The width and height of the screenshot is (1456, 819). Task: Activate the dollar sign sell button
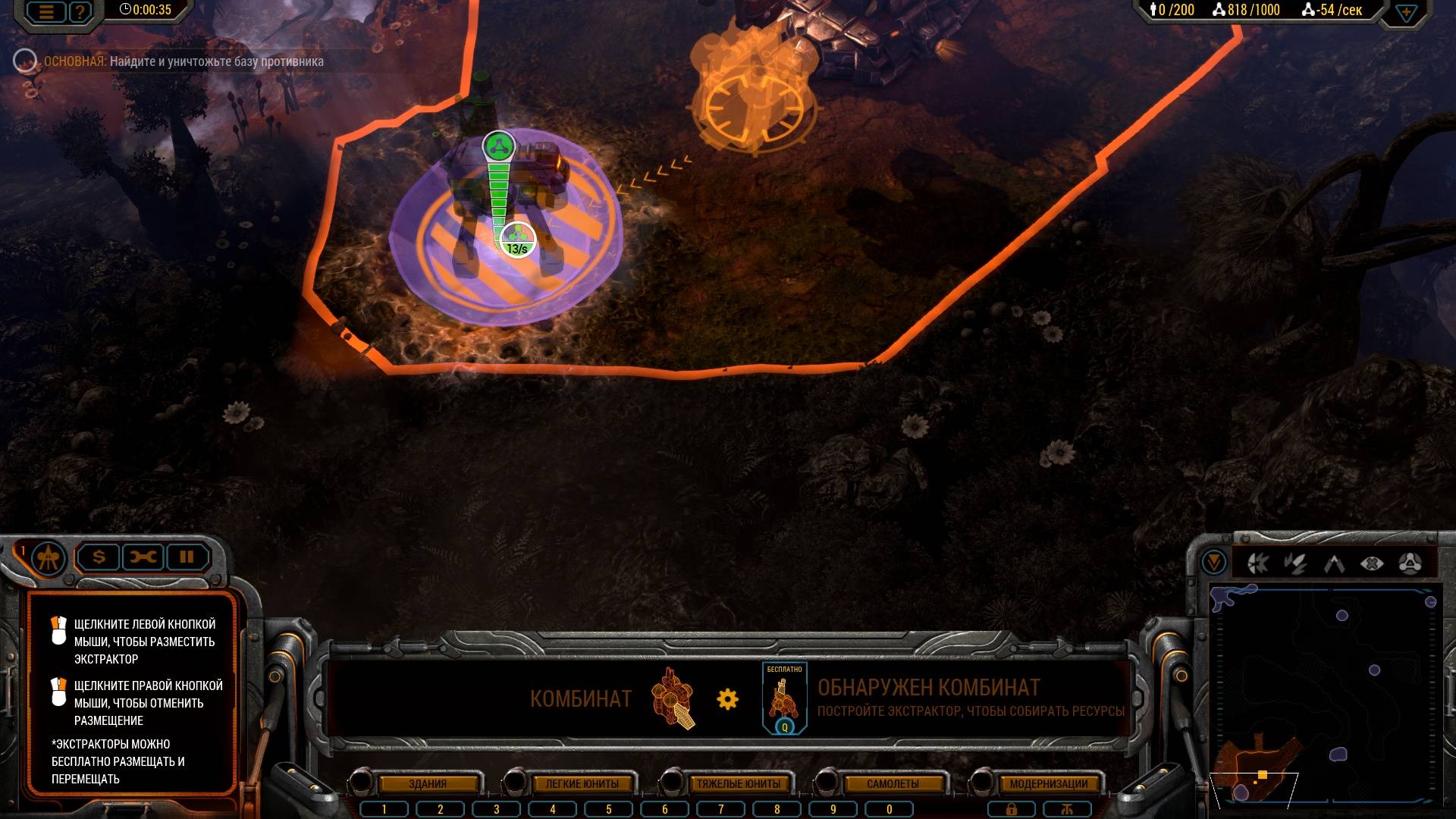(x=99, y=557)
